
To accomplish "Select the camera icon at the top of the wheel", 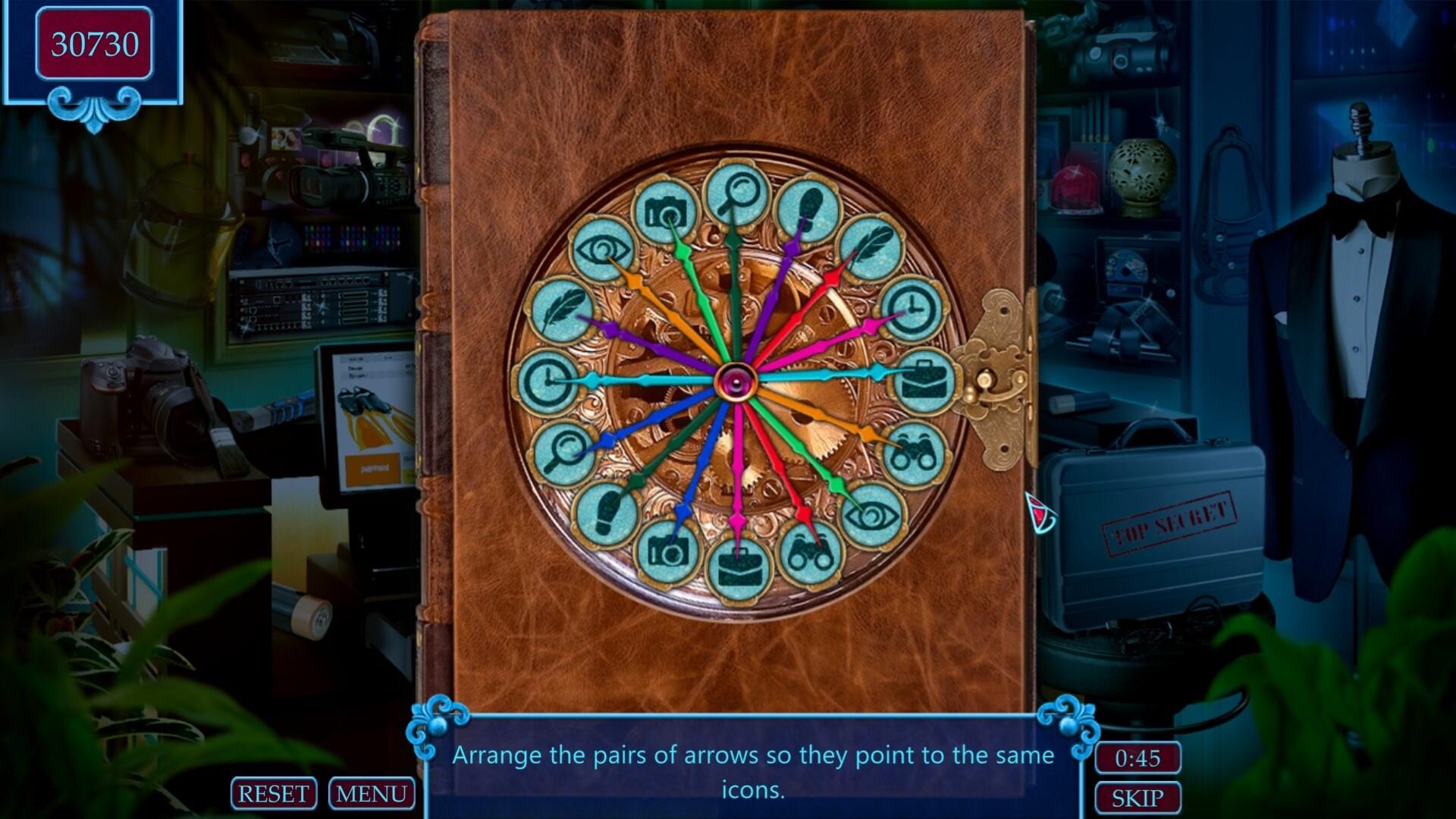I will [x=666, y=209].
